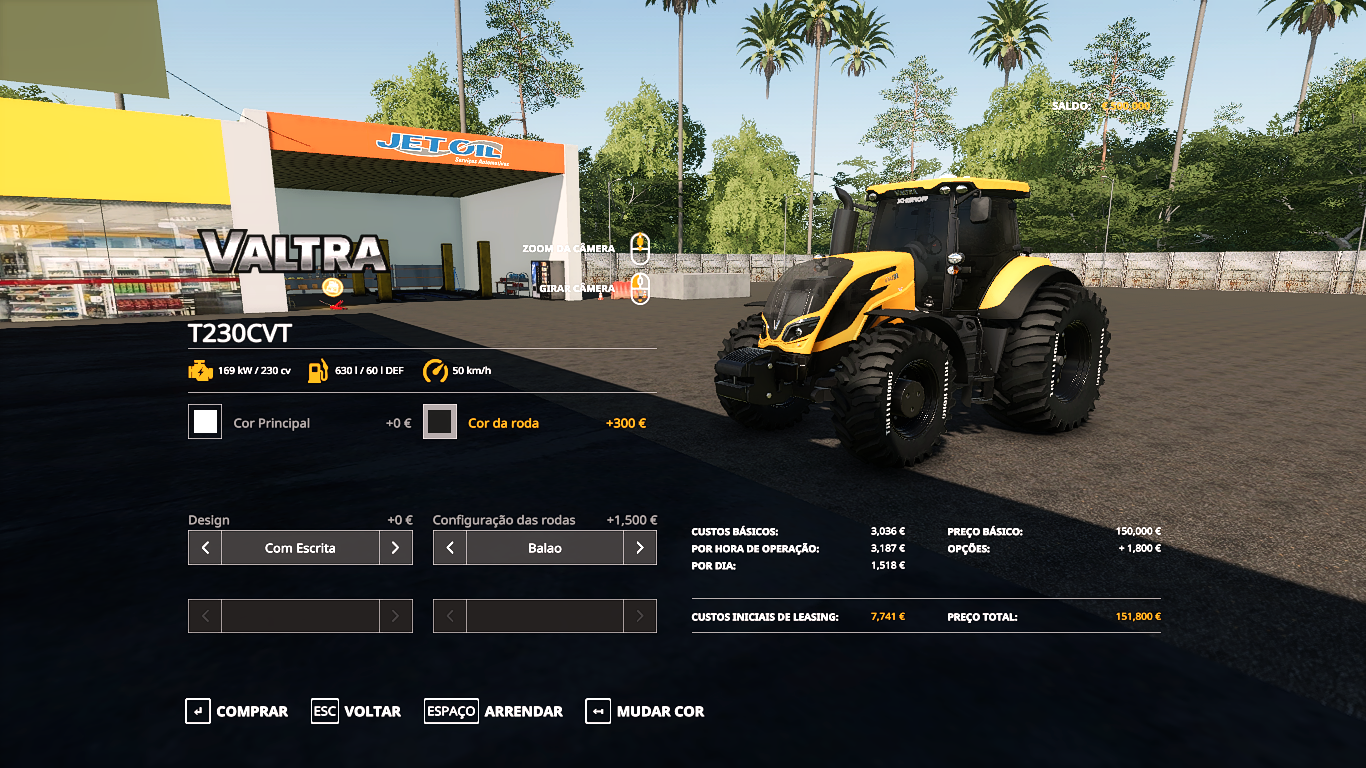Viewport: 1366px width, 768px height.
Task: Select the Com Escrita design option
Action: [300, 547]
